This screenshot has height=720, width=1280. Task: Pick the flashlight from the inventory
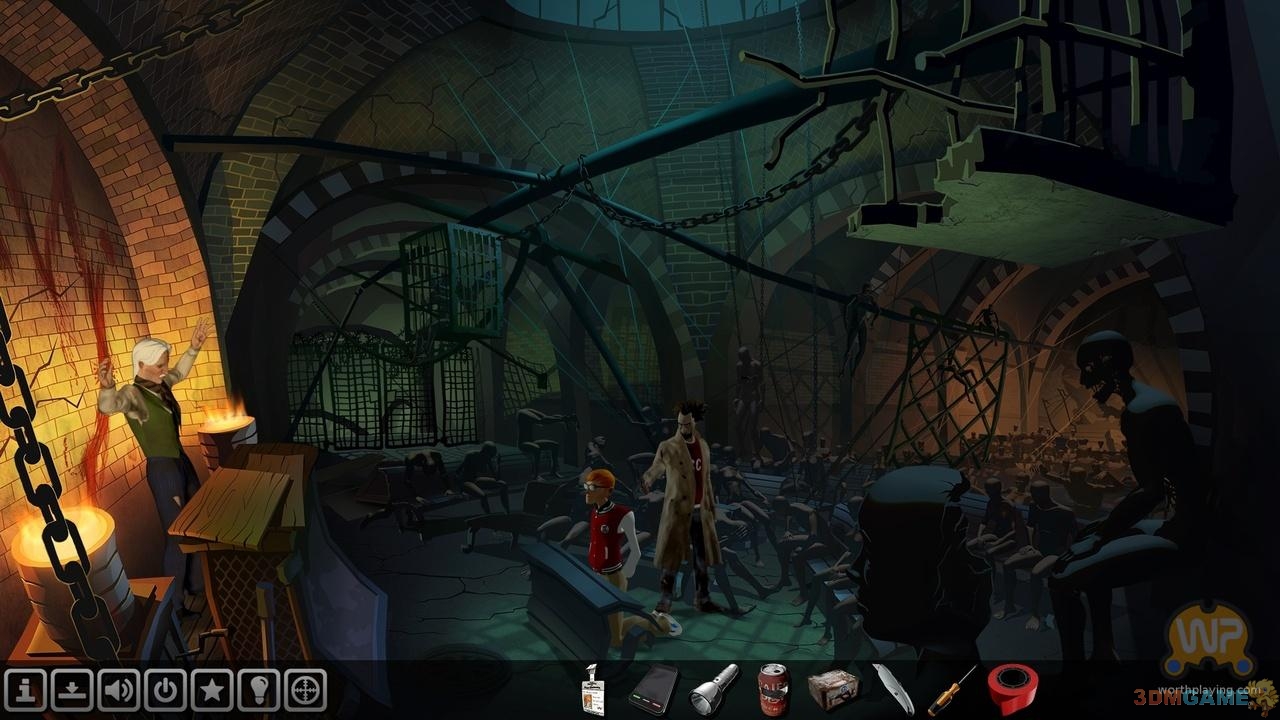pos(714,689)
